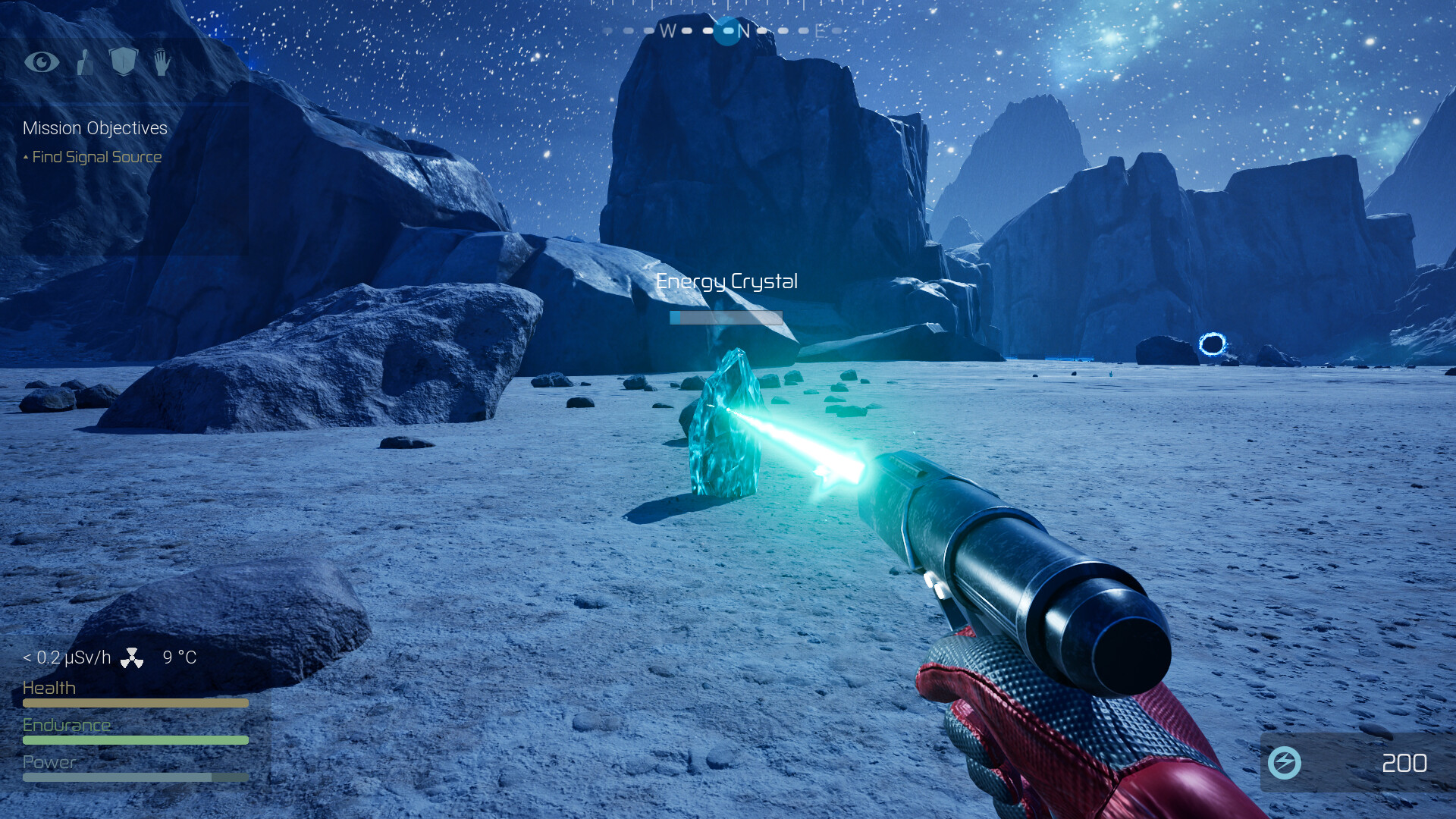Select the Find Signal Source objective

[96, 157]
